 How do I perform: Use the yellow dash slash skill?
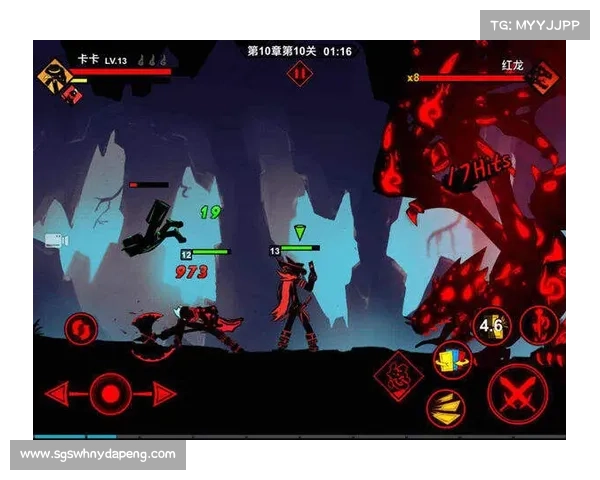(x=444, y=406)
